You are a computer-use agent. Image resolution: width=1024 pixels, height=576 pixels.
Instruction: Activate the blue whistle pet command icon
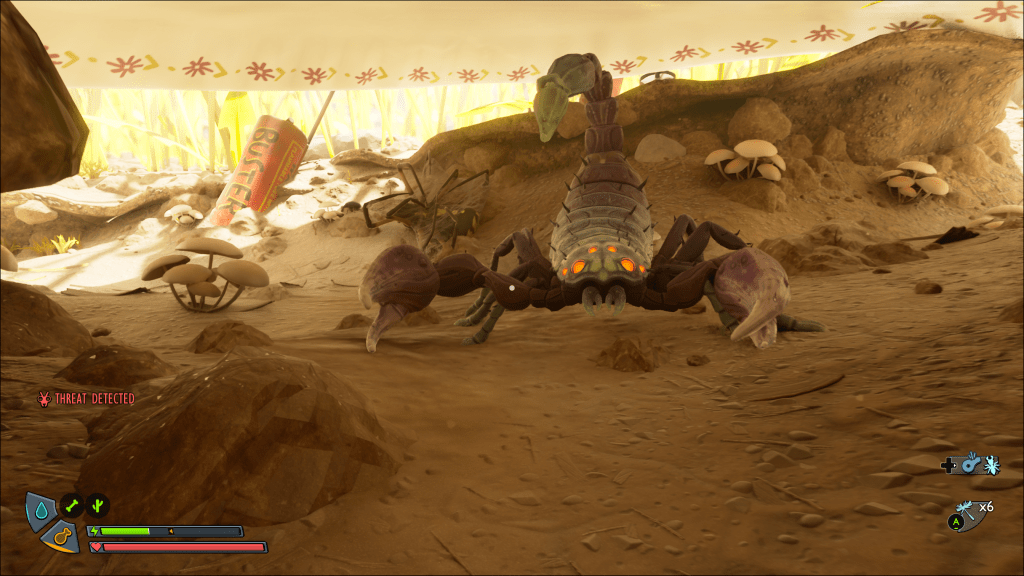point(970,465)
